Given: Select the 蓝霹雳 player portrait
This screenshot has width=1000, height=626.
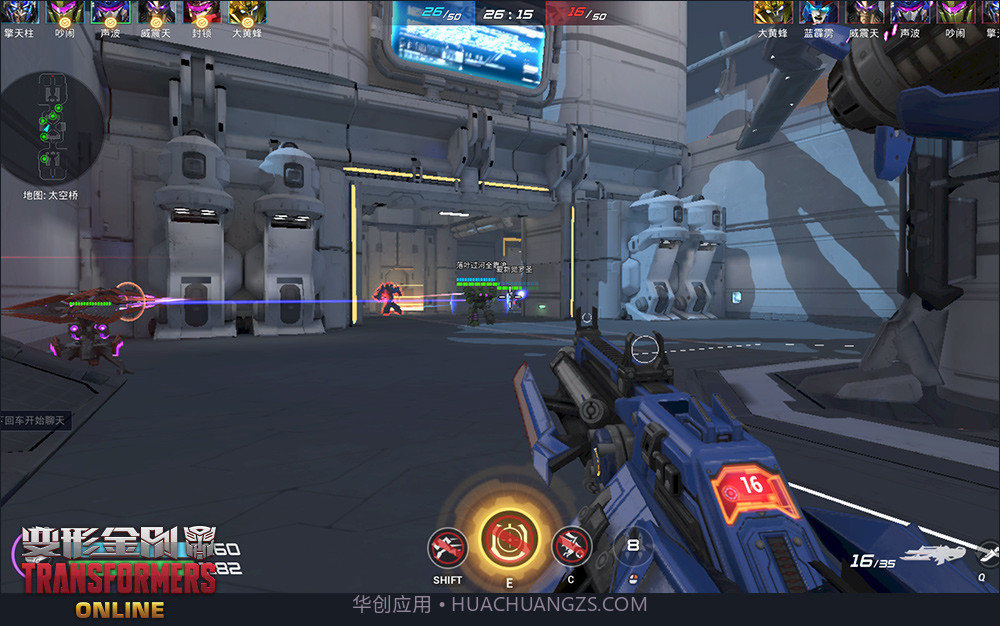Looking at the screenshot, I should (819, 13).
